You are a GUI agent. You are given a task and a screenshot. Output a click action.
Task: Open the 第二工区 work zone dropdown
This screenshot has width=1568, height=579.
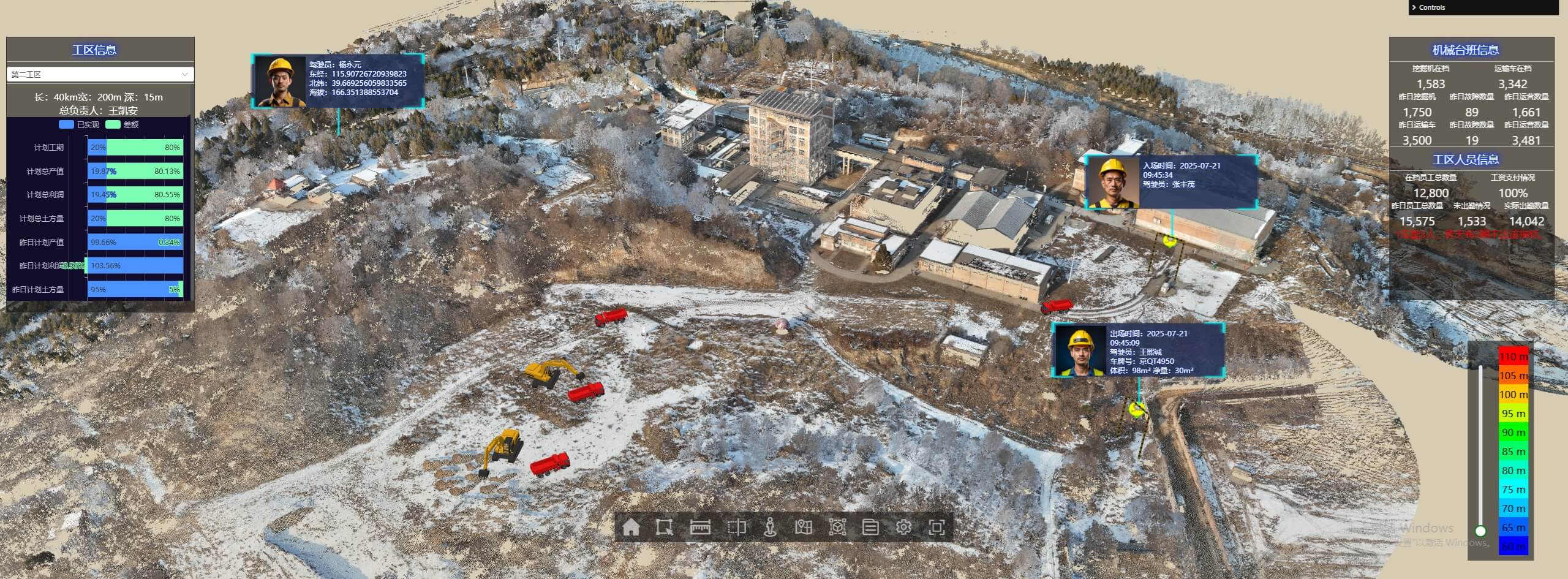pos(100,74)
